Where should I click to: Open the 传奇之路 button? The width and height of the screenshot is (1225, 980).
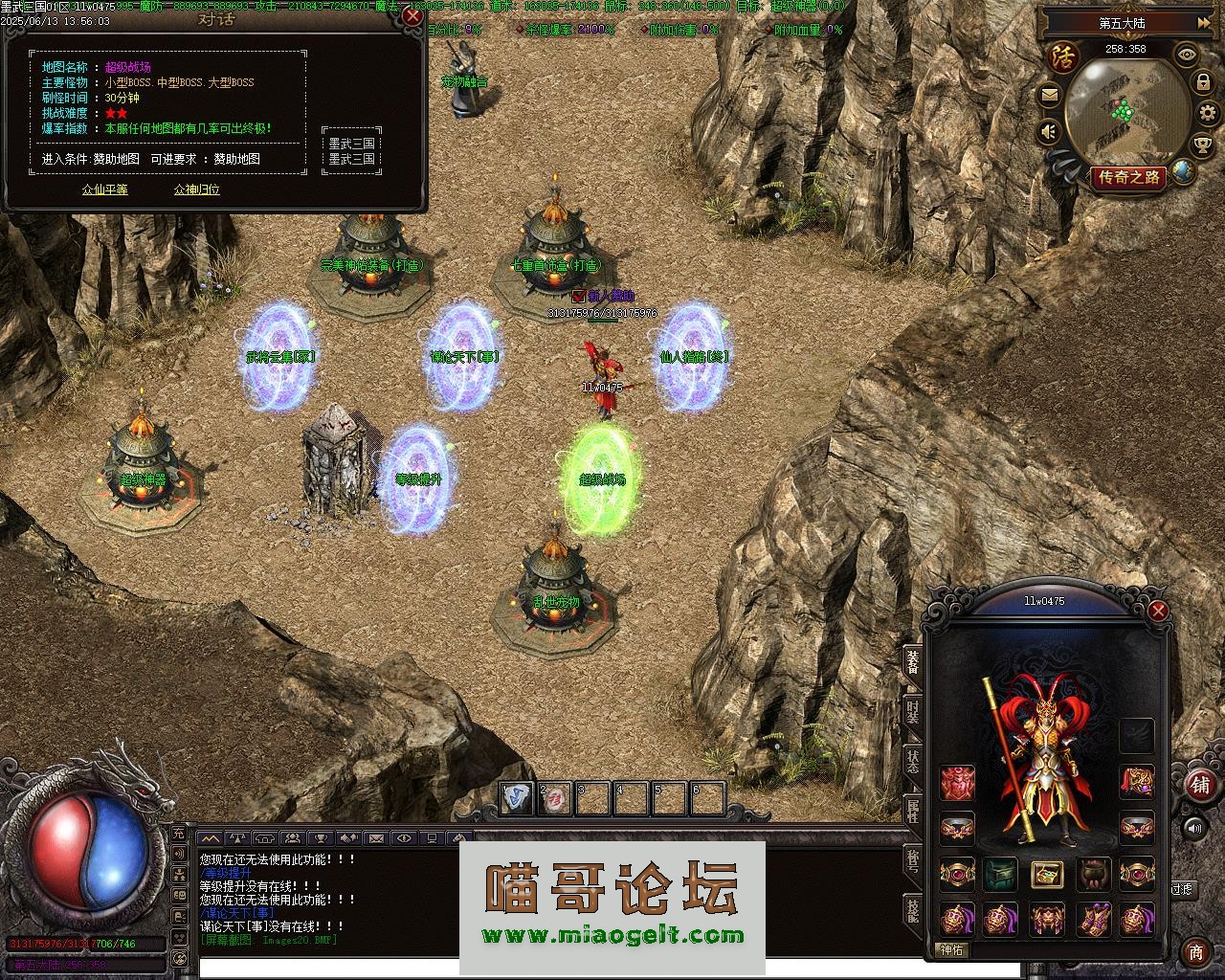(1129, 177)
